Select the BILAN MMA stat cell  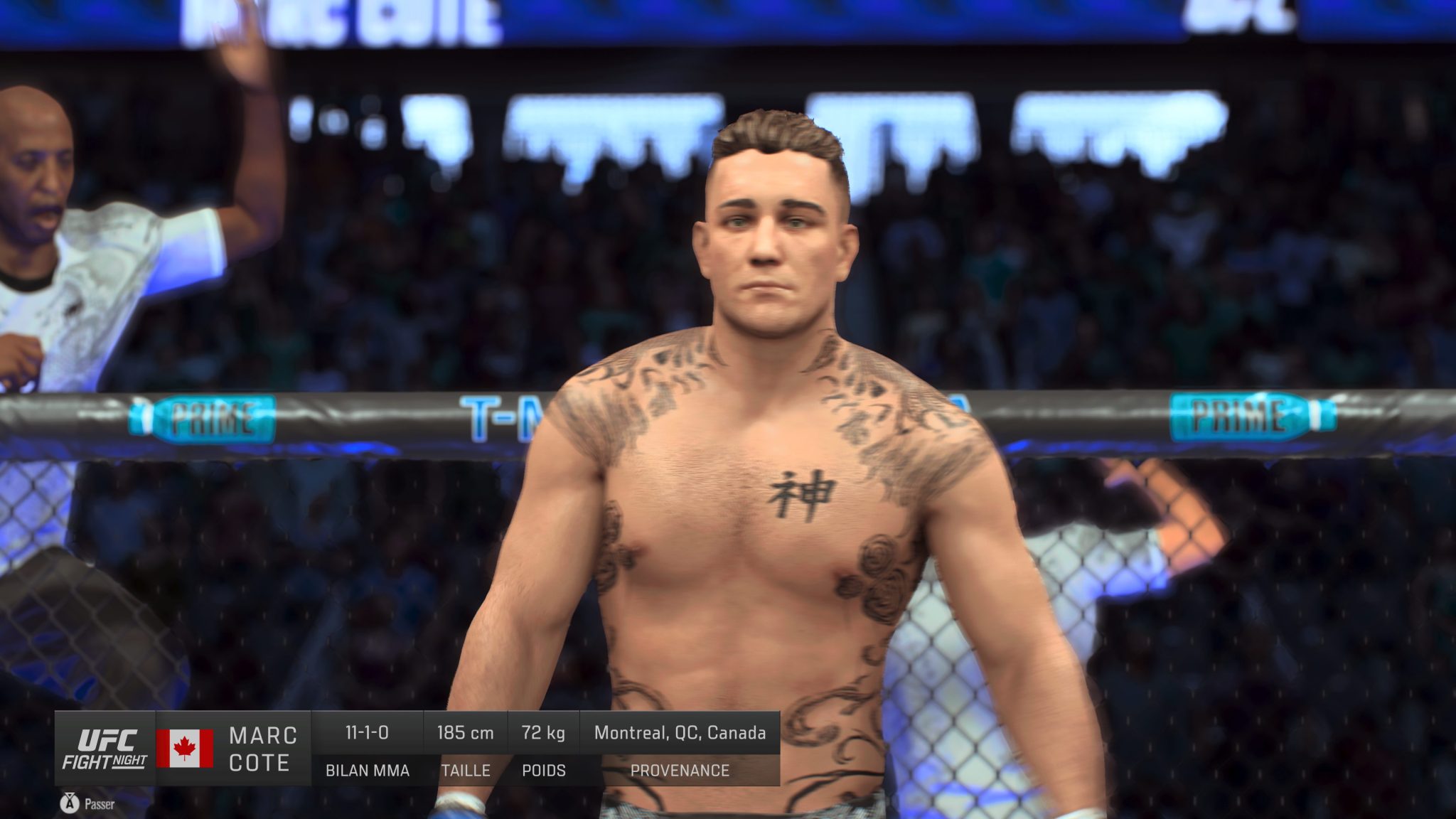(x=367, y=770)
